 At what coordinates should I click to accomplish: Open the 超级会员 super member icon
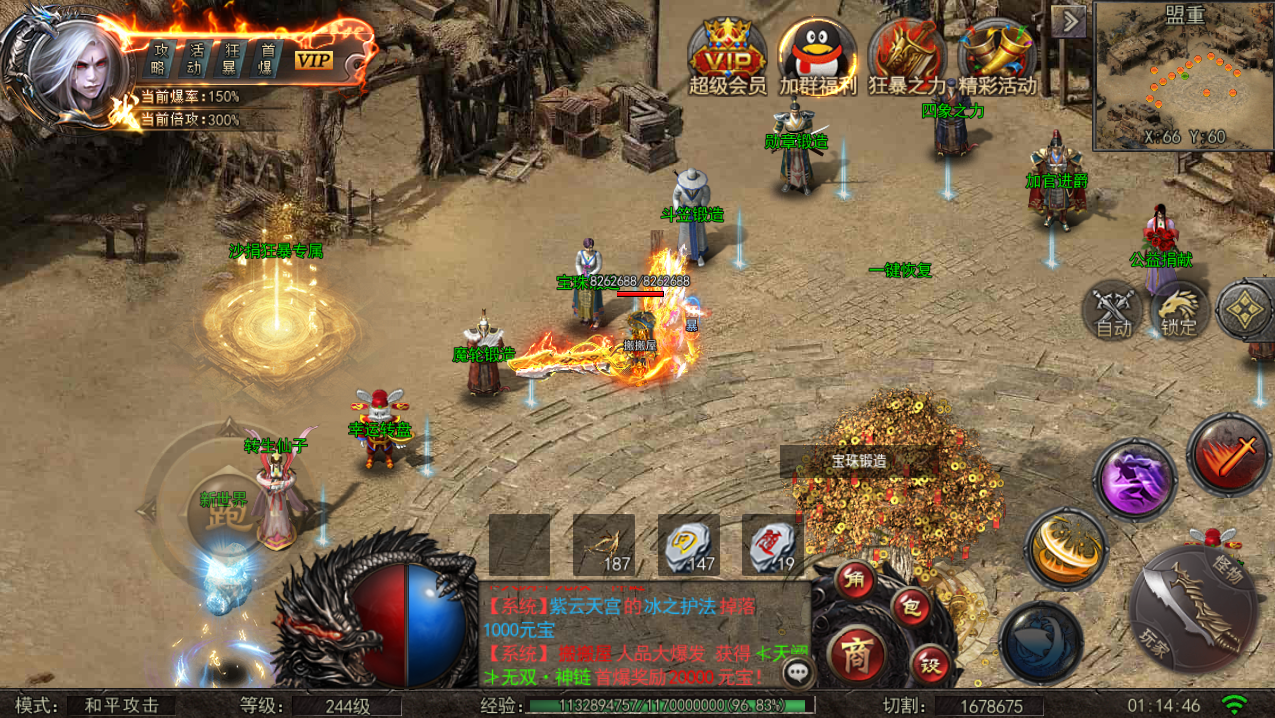pyautogui.click(x=727, y=57)
